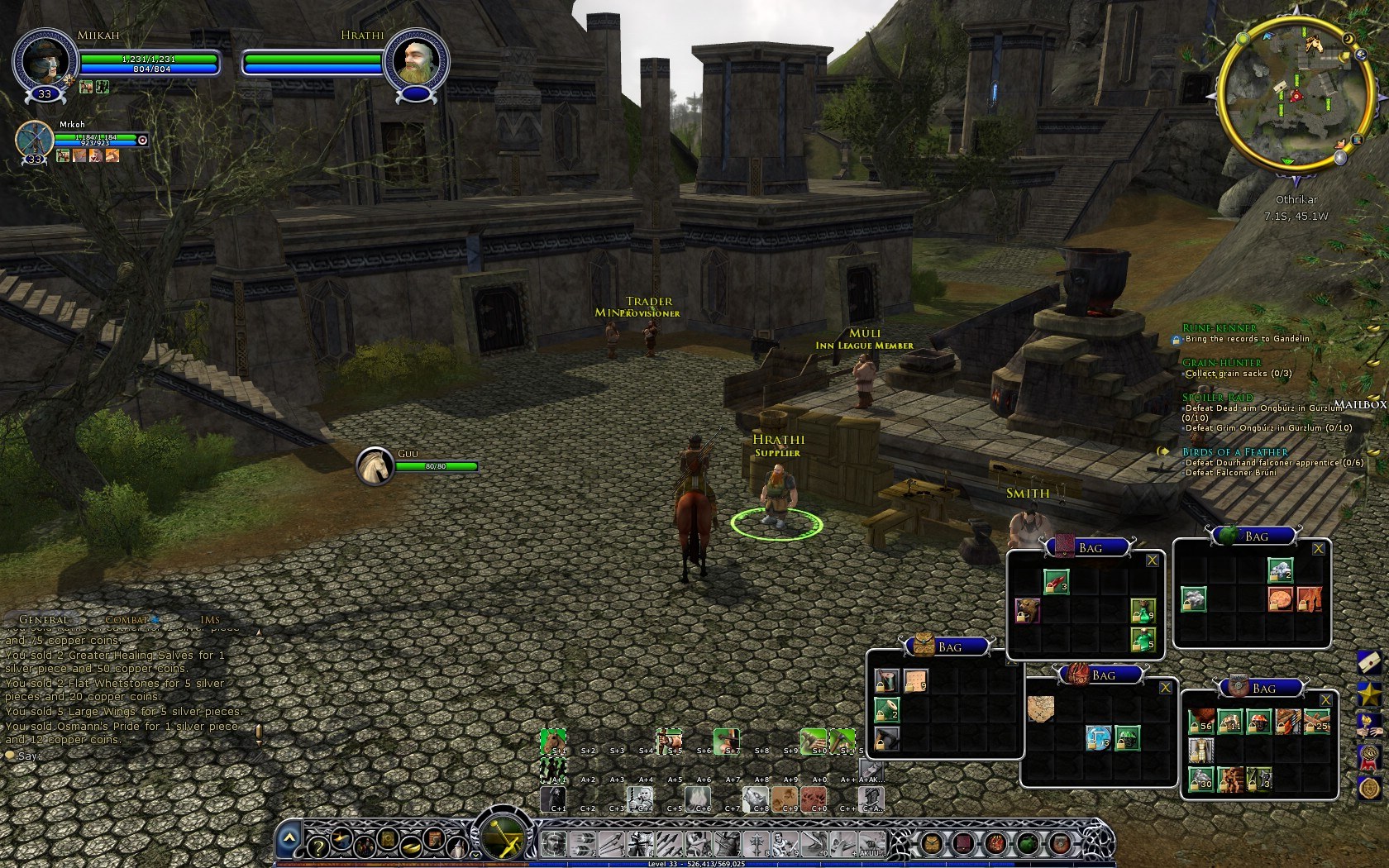
Task: Select Miikah's player portrait
Action: tap(43, 61)
